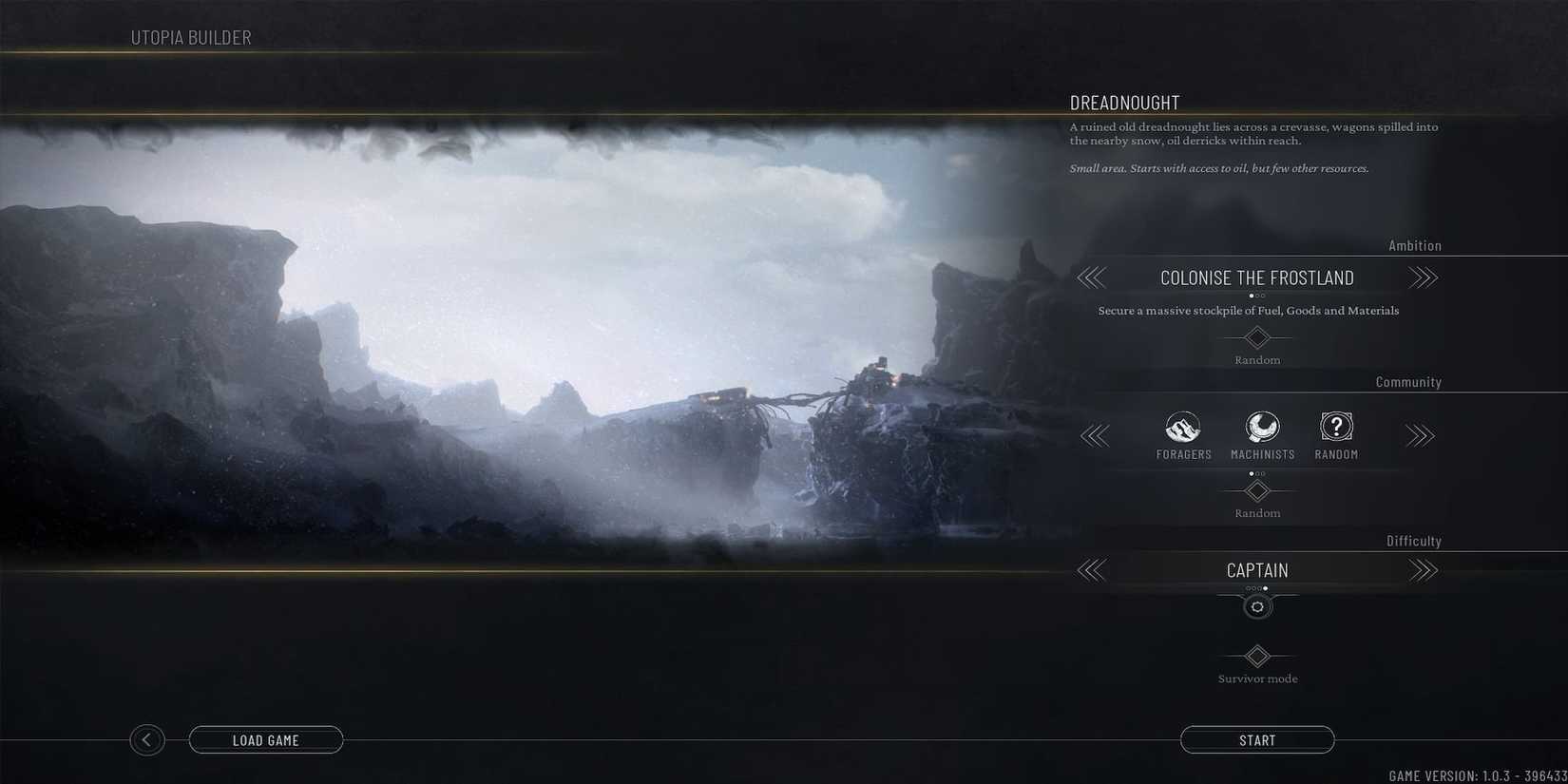Go to the previous Ambition with left chevrons
Screen dimensions: 1568x784
(1091, 277)
